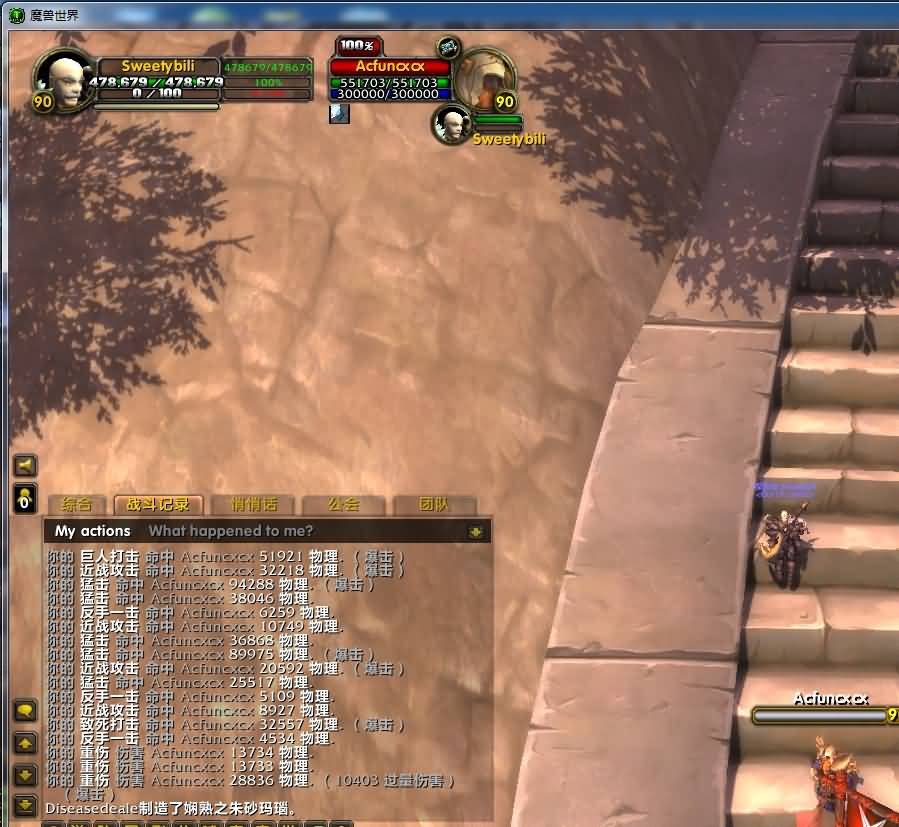899x827 pixels.
Task: Select the Acfuncxcx target portrait
Action: pyautogui.click(x=486, y=78)
